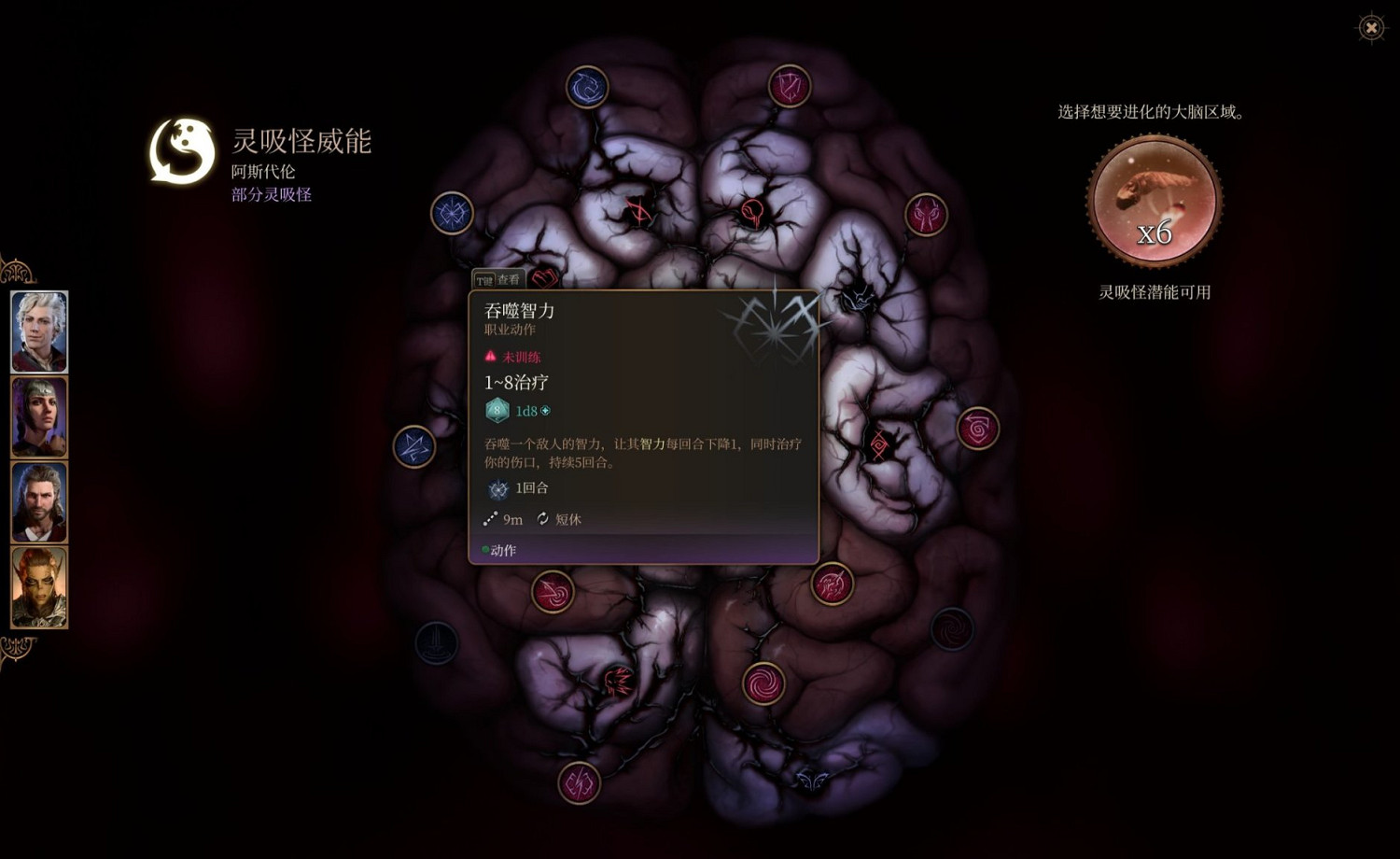Click the x6 illithid potential medallion
Viewport: 1400px width, 859px height.
tap(1154, 201)
